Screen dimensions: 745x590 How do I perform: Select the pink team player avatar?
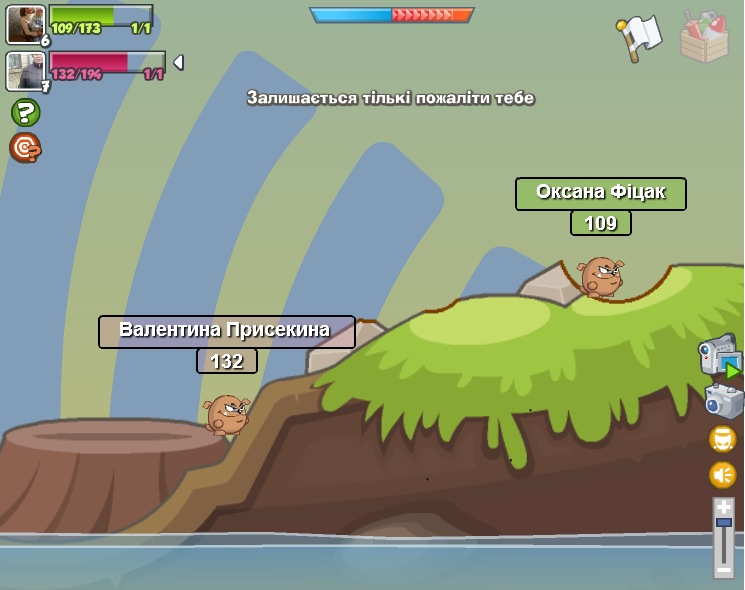coord(24,70)
